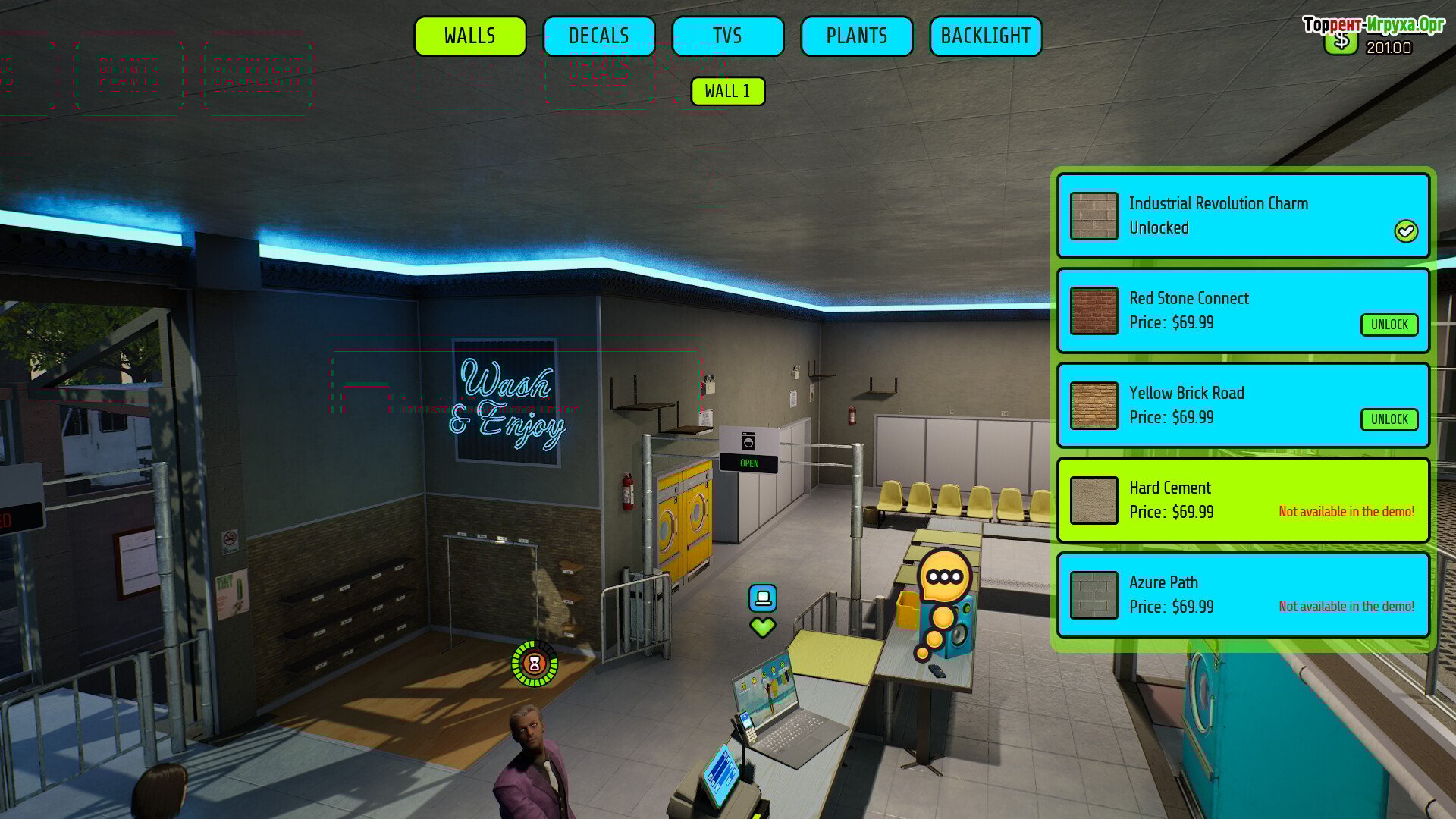Switch to the Backlight tab
This screenshot has height=819, width=1456.
985,36
